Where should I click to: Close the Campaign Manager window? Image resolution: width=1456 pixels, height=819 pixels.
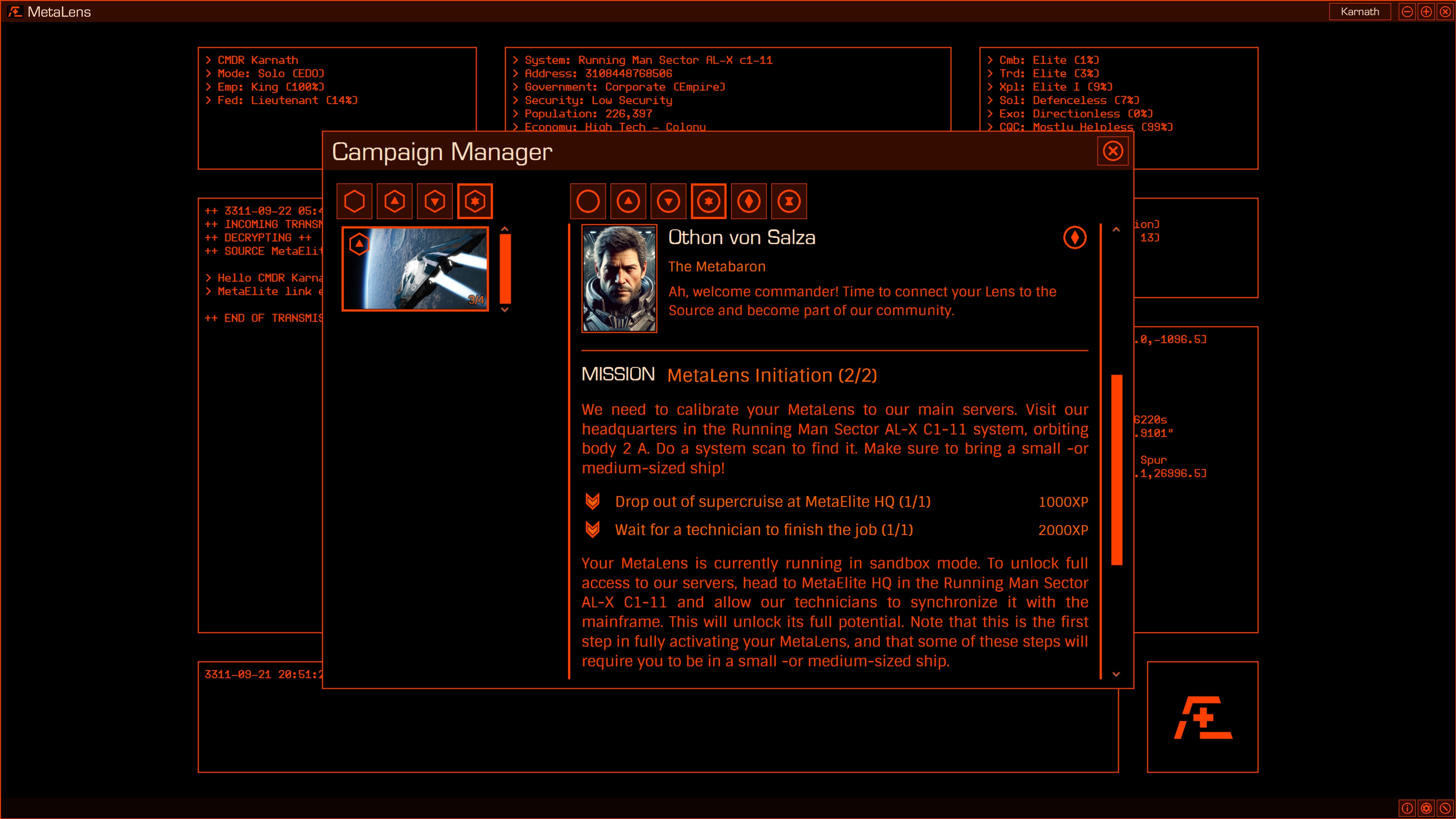tap(1113, 150)
